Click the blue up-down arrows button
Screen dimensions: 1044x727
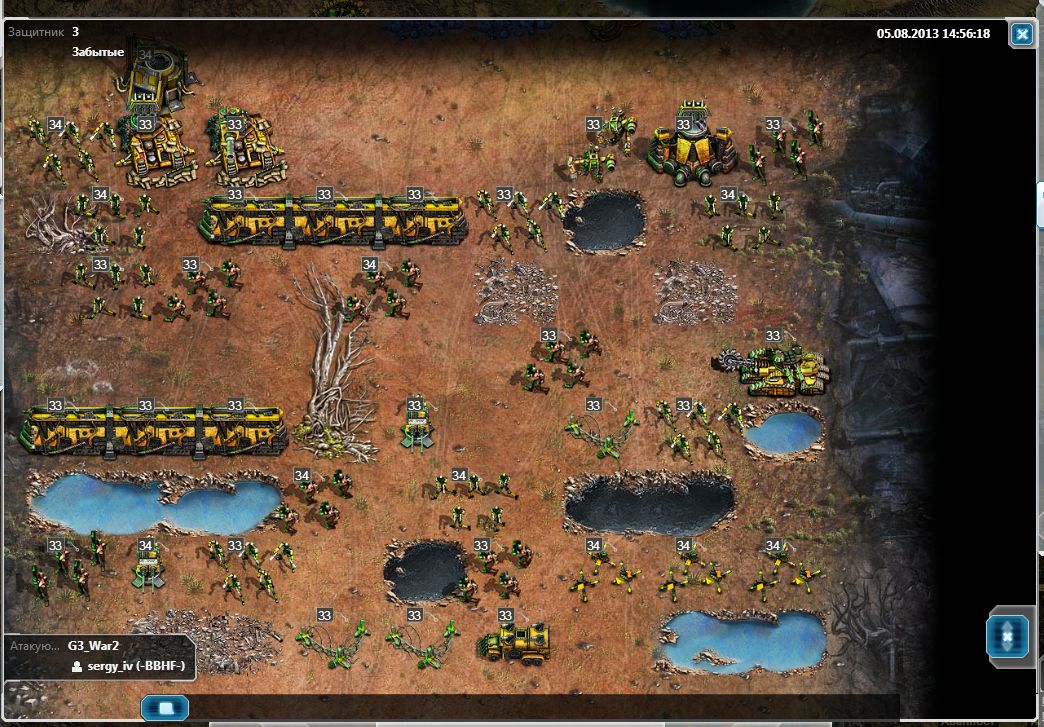[1007, 636]
